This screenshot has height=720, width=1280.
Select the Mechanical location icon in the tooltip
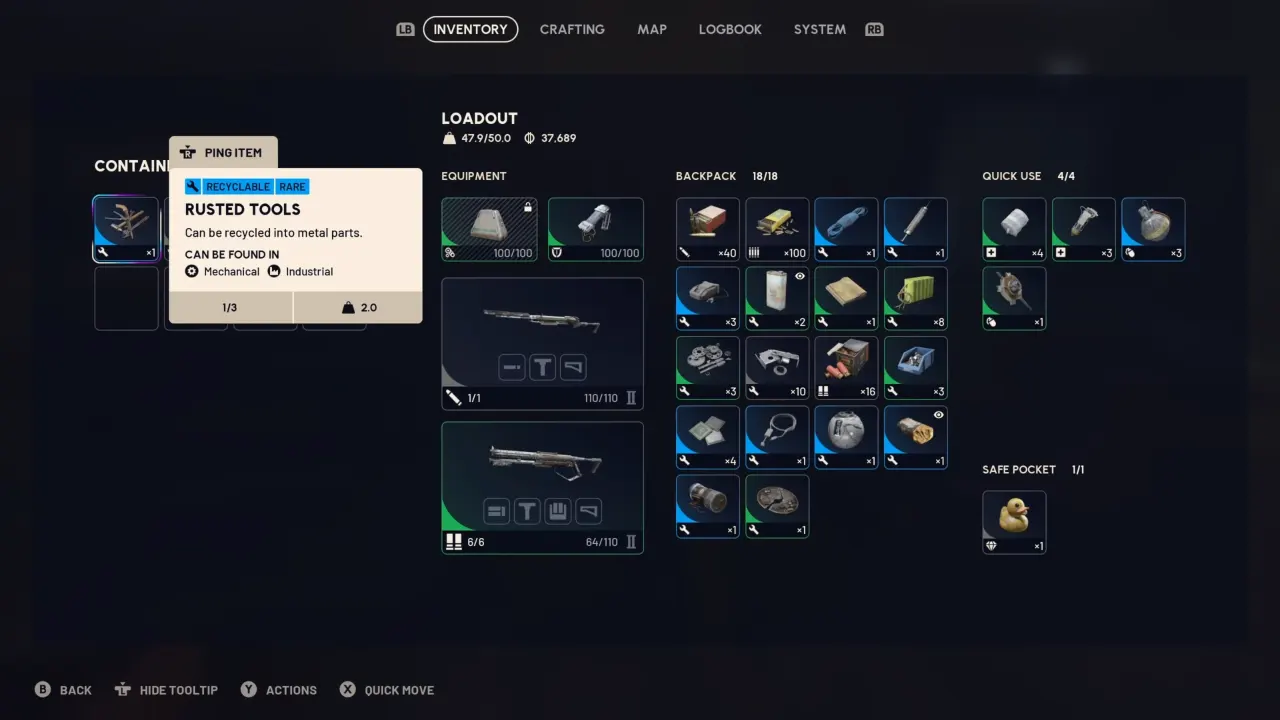(191, 271)
